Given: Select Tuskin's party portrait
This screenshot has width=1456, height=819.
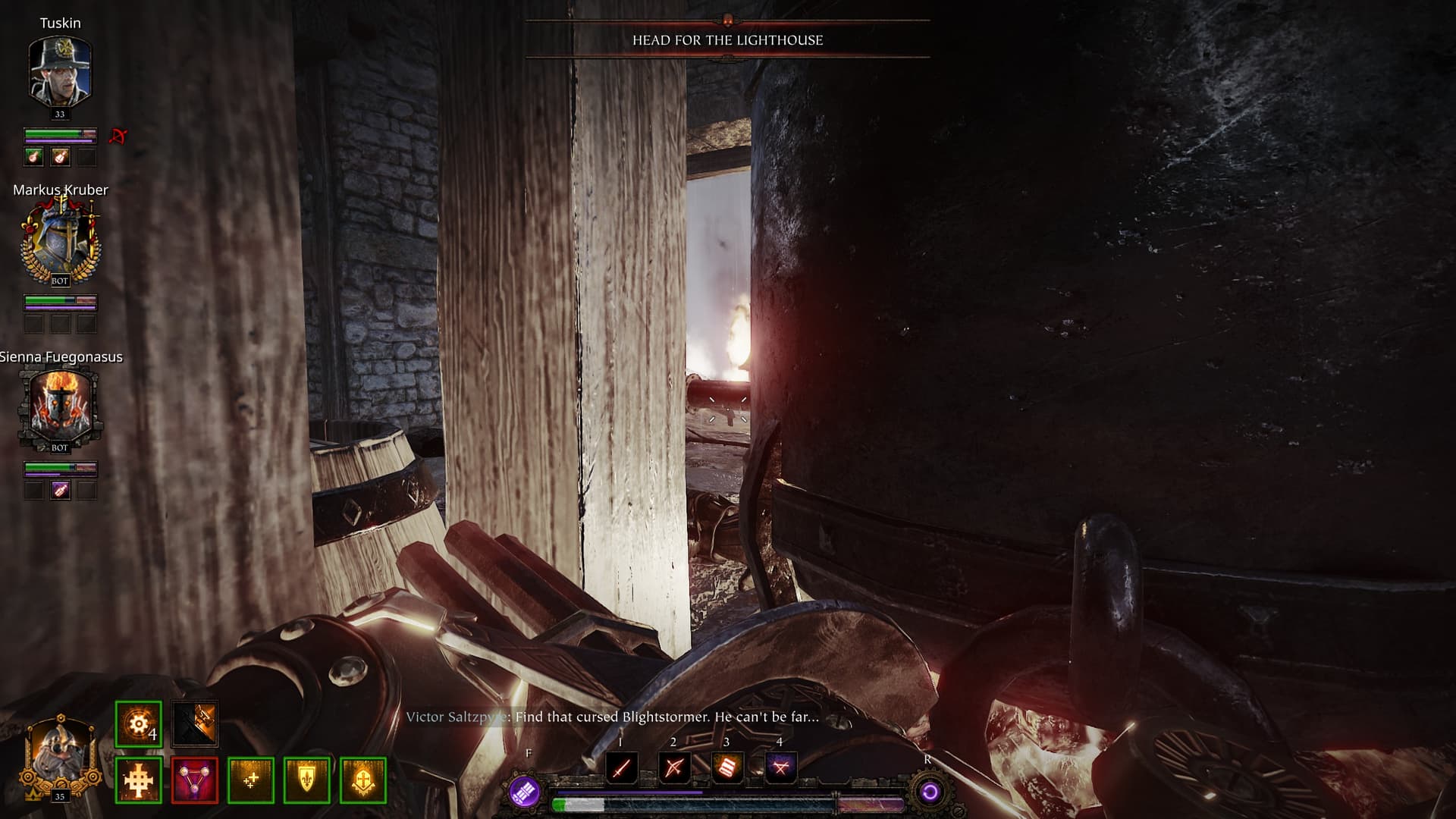Looking at the screenshot, I should pyautogui.click(x=60, y=72).
